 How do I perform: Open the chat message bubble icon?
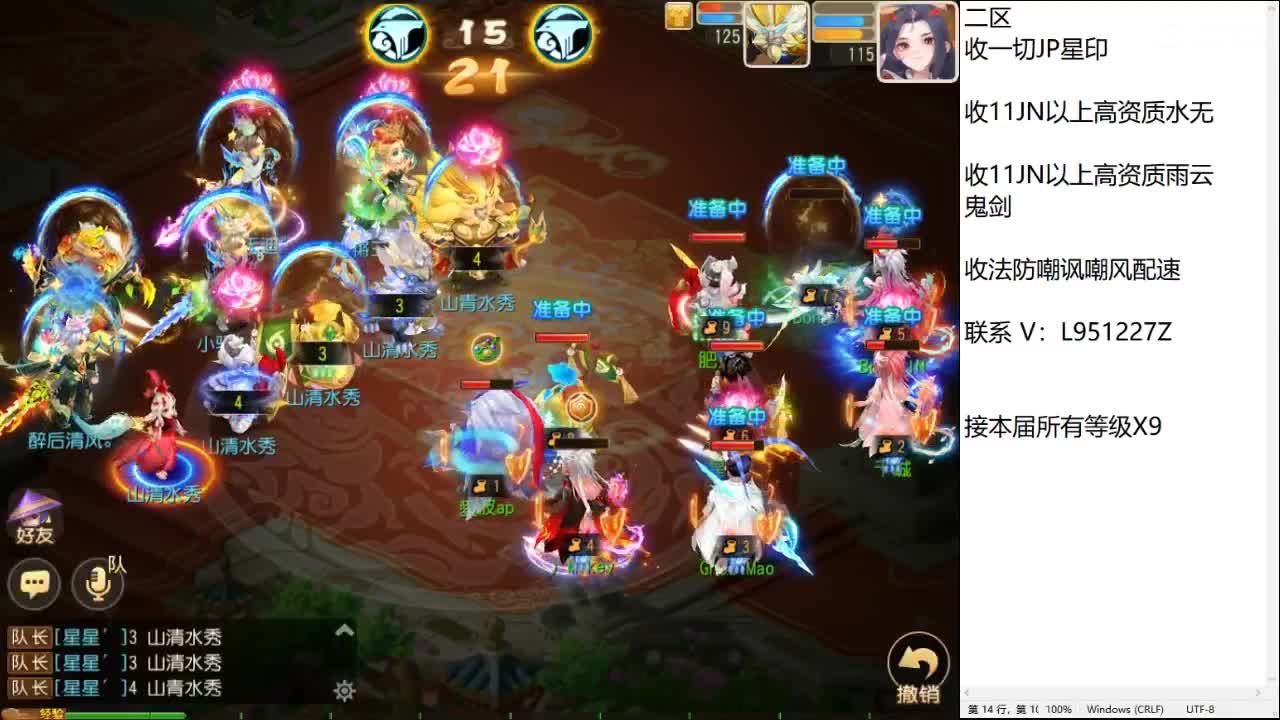coord(34,582)
